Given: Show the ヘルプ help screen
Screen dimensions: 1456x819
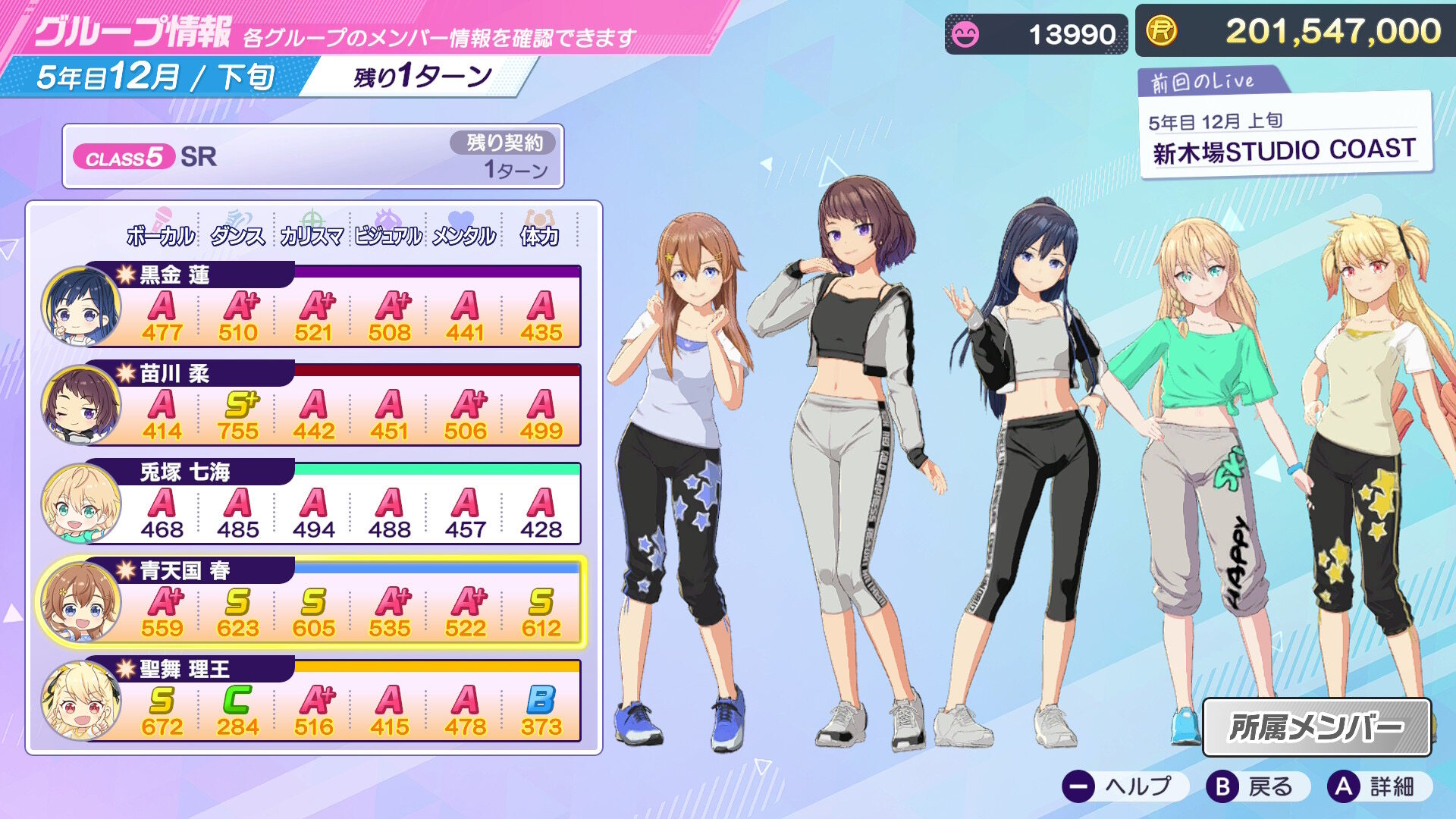Looking at the screenshot, I should [1119, 787].
